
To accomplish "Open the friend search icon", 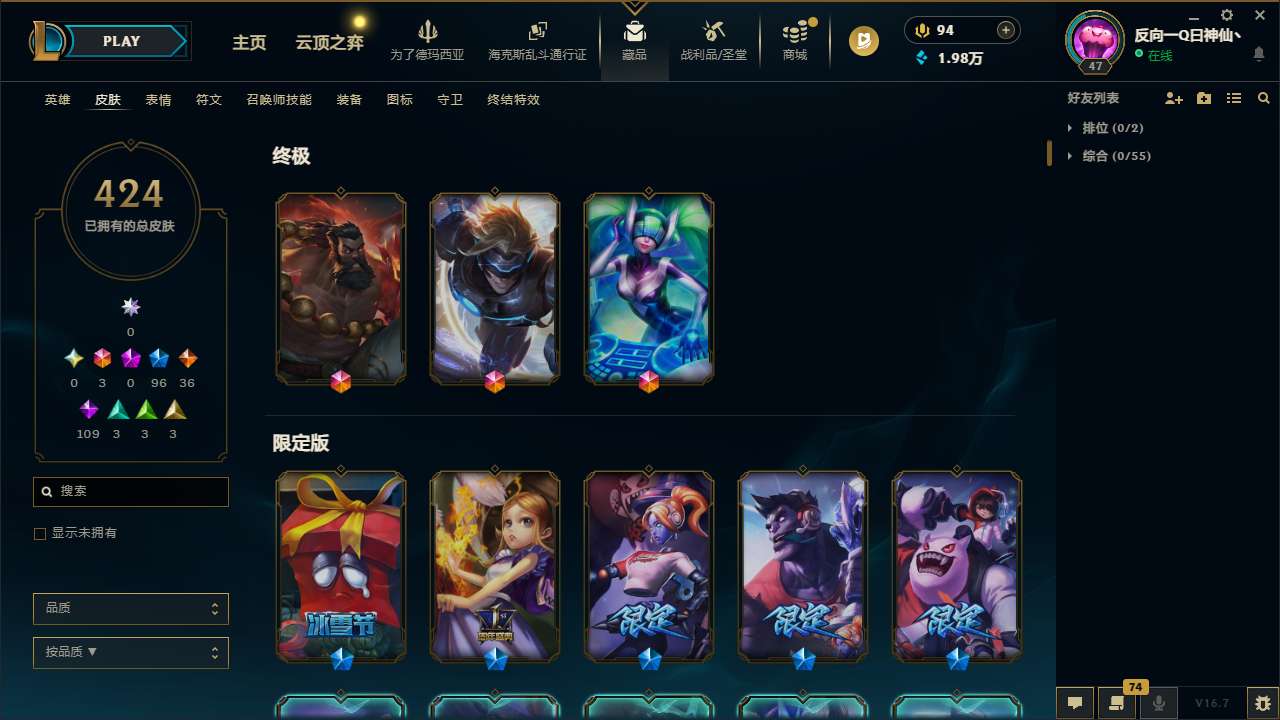I will [1264, 98].
